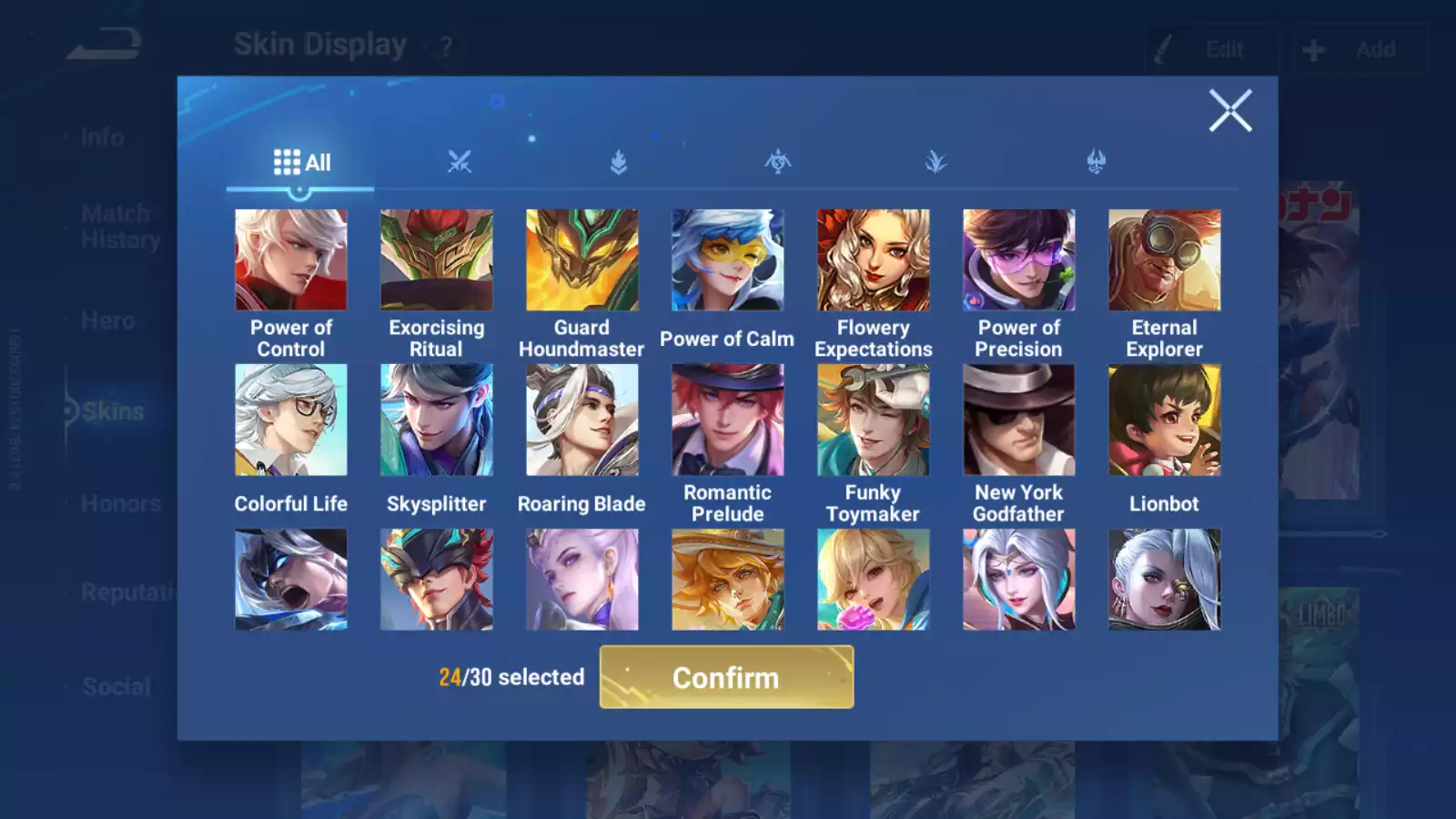Select the New York Godfather skin thumbnail
This screenshot has height=819, width=1456.
[1018, 417]
